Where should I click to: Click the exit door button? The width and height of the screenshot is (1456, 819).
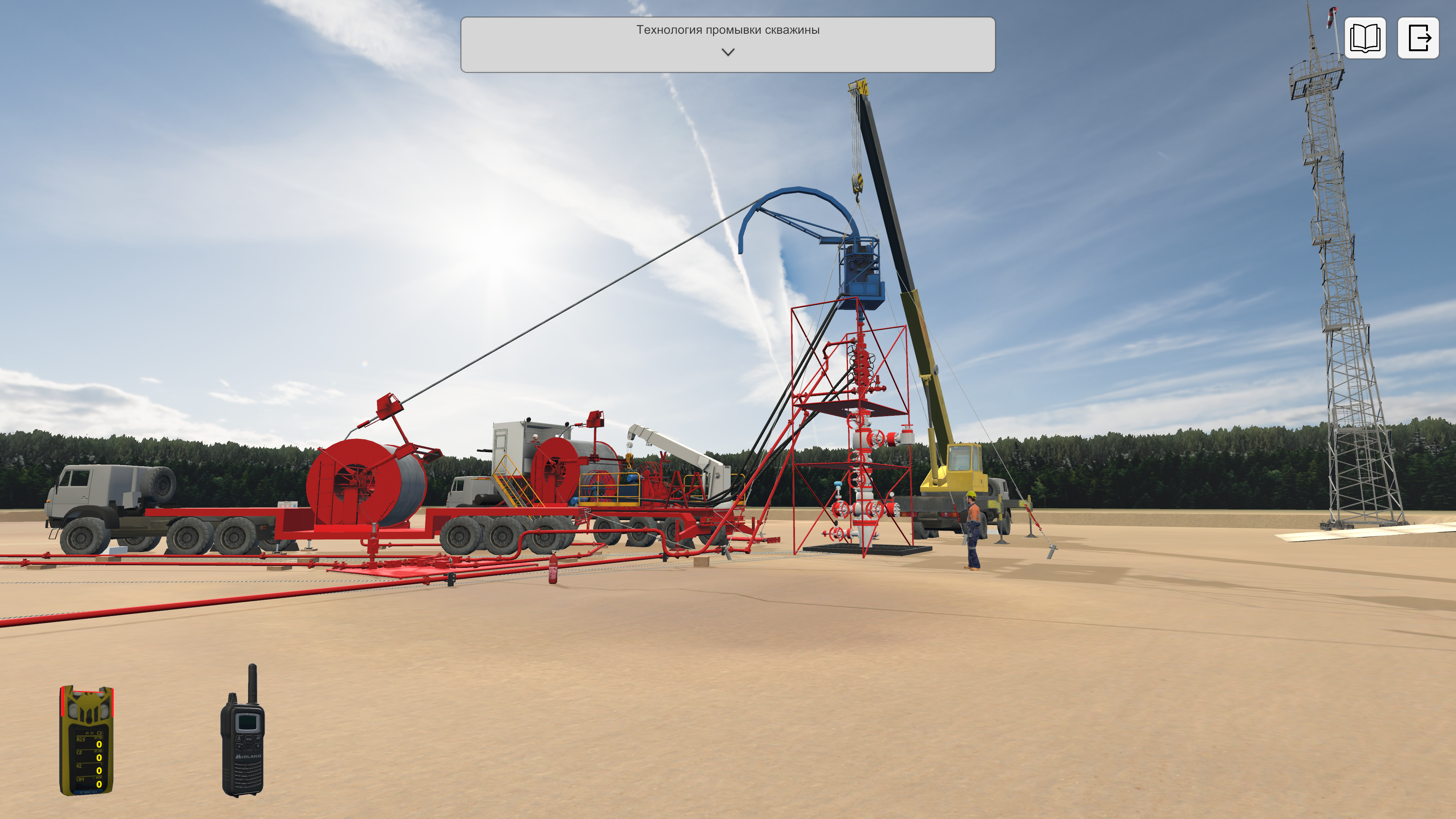click(x=1418, y=38)
